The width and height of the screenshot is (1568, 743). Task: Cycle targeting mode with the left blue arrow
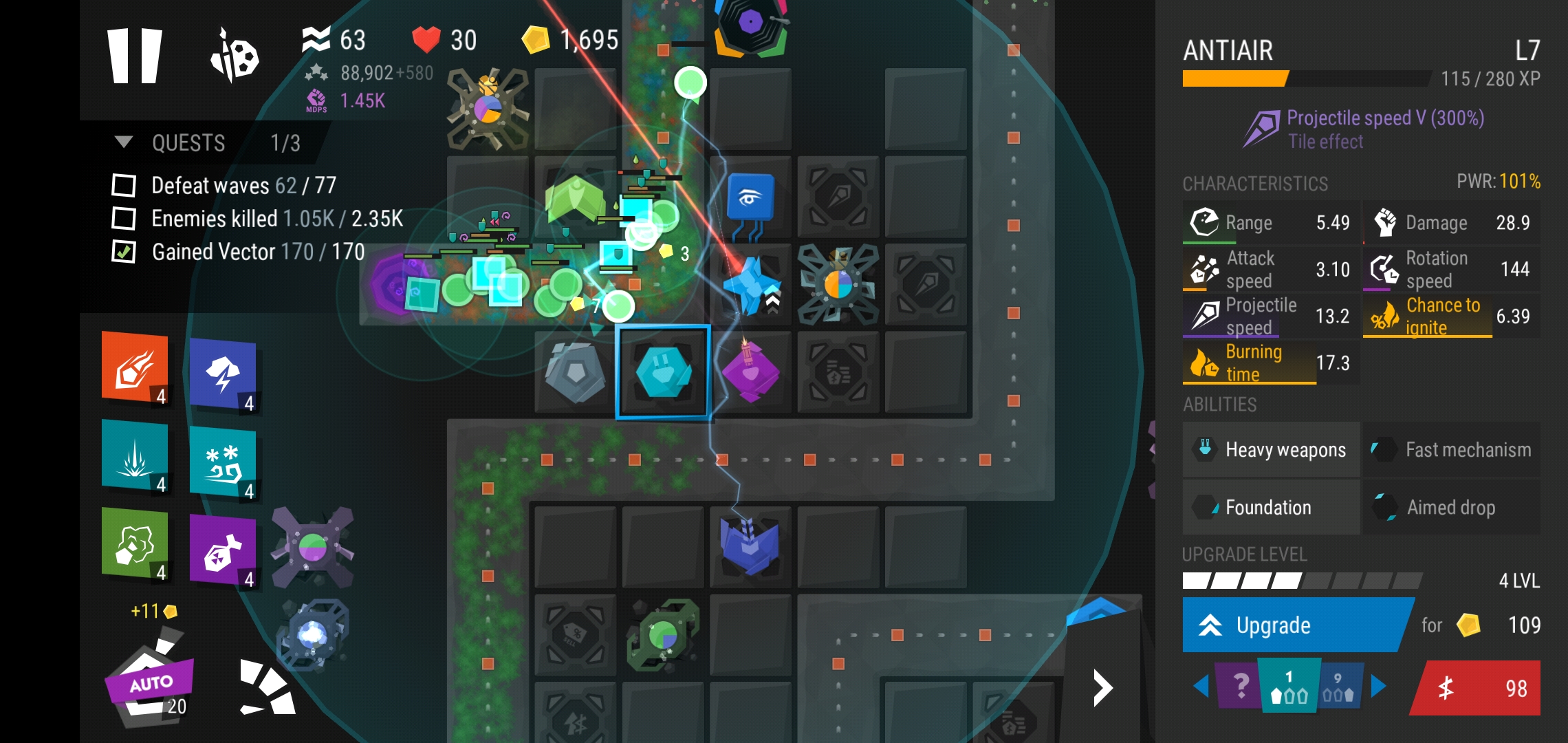(1201, 686)
